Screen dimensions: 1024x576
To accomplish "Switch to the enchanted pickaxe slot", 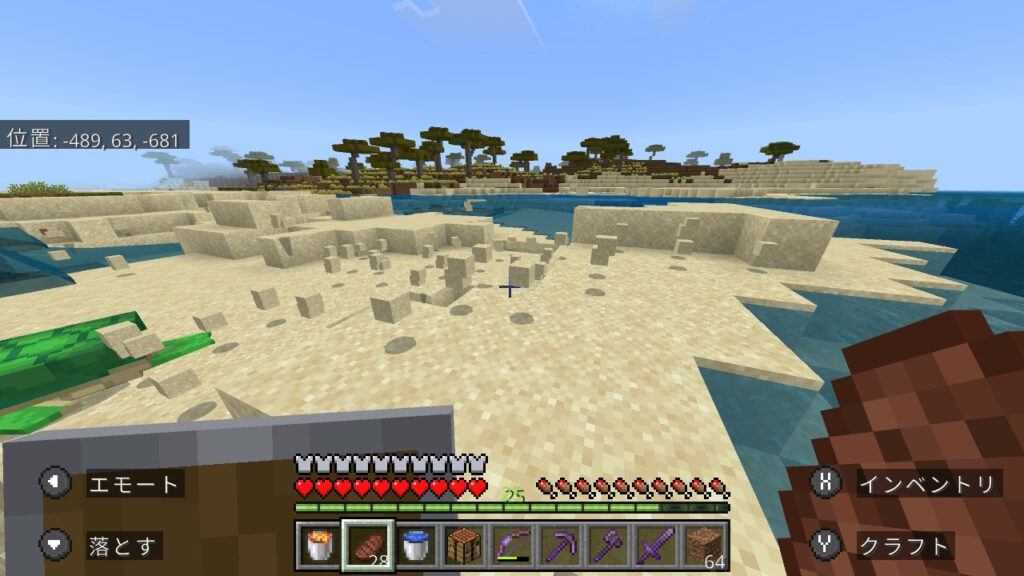I will click(x=561, y=546).
